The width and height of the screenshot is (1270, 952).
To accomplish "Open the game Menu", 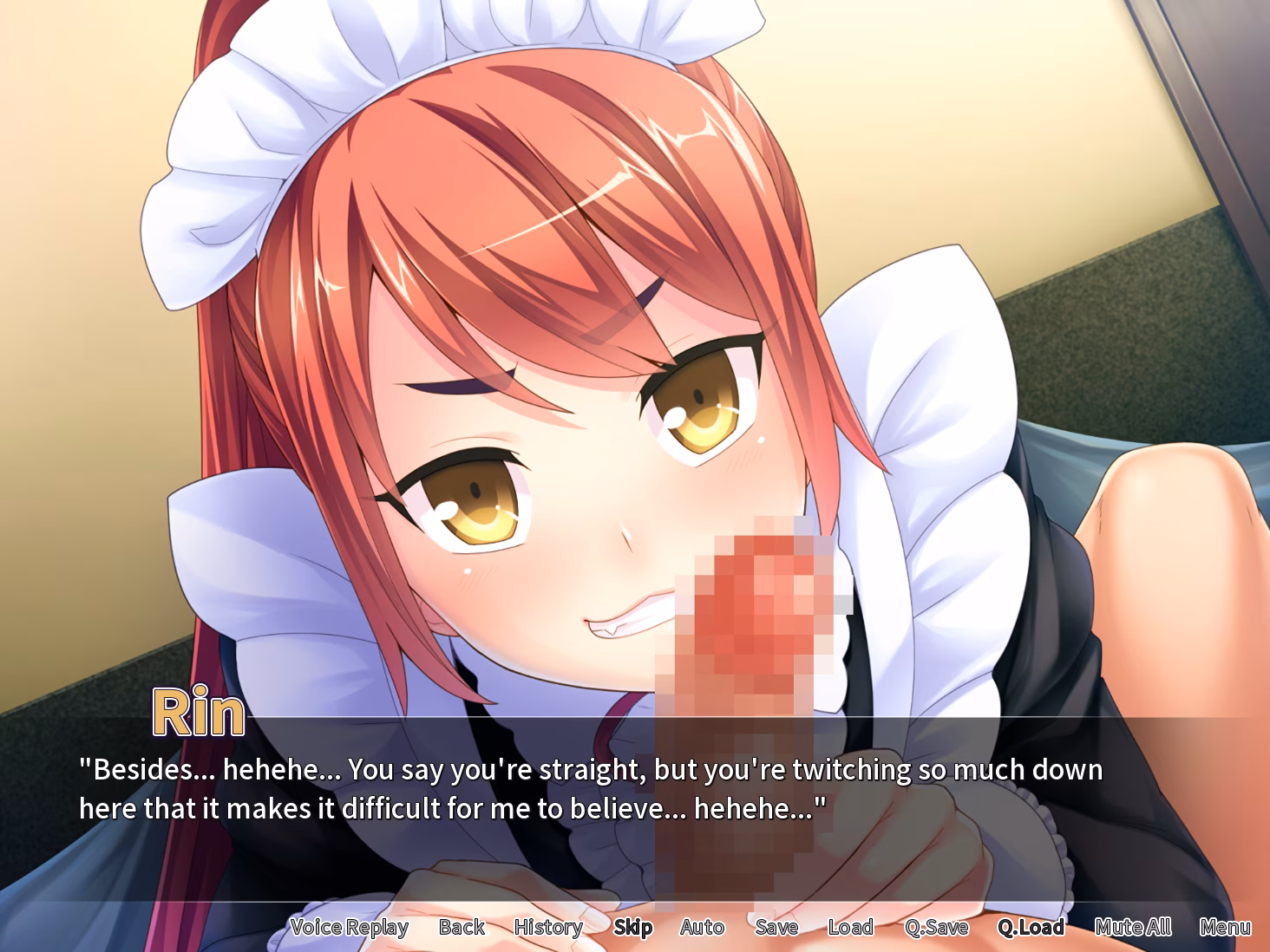I will pyautogui.click(x=1225, y=927).
